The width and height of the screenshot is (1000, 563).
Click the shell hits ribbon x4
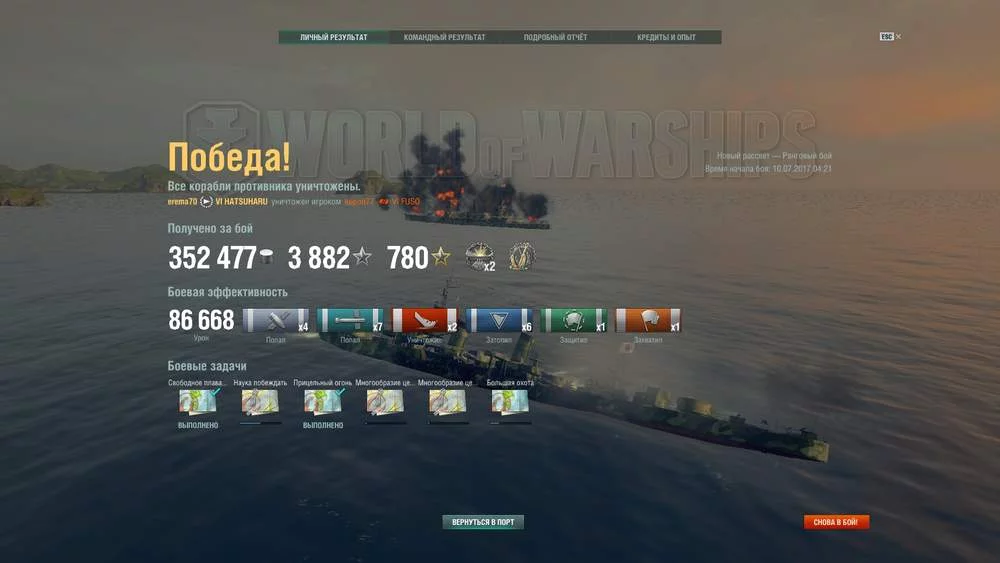tap(276, 321)
